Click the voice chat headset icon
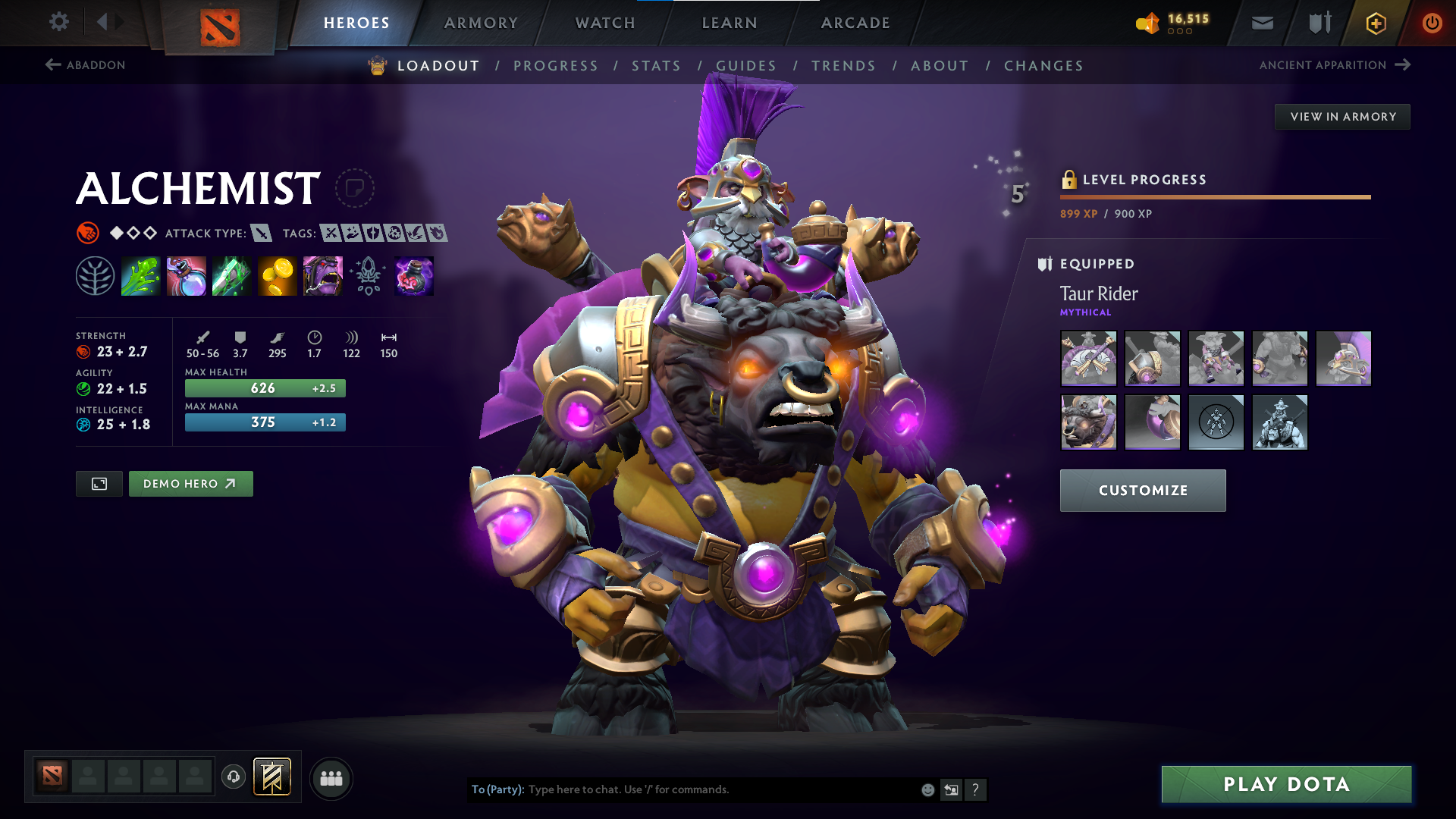1456x819 pixels. pos(234,777)
